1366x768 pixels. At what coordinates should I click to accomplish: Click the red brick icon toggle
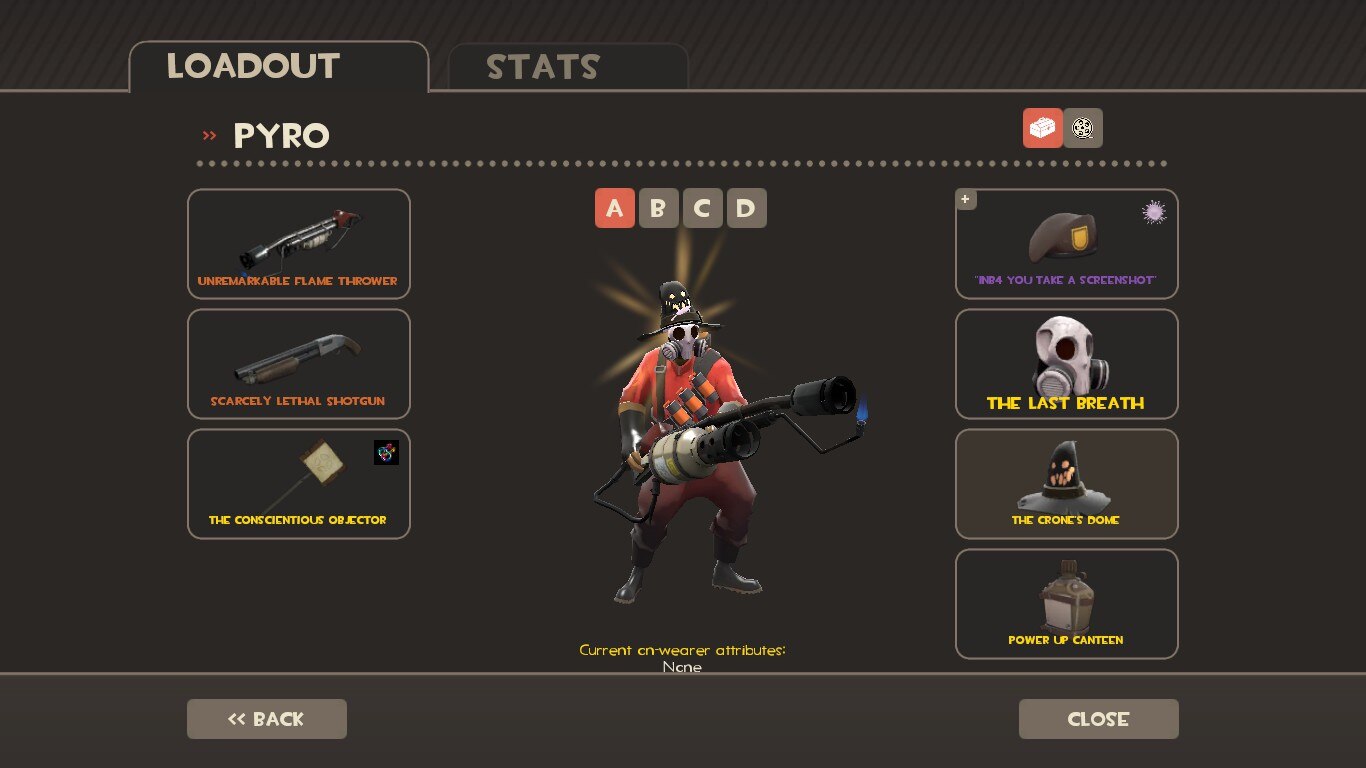point(1042,128)
